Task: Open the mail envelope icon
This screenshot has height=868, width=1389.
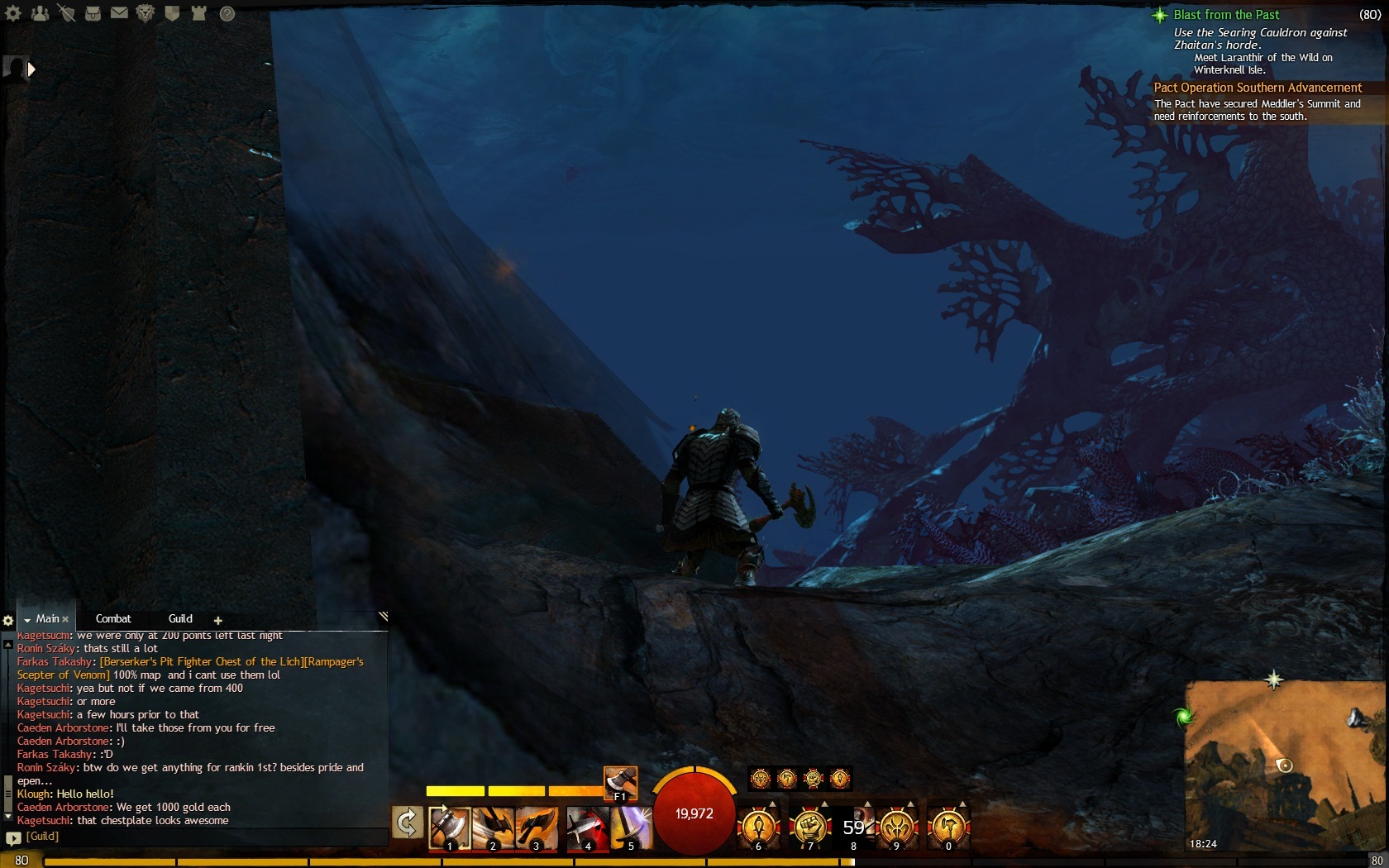Action: [x=119, y=13]
